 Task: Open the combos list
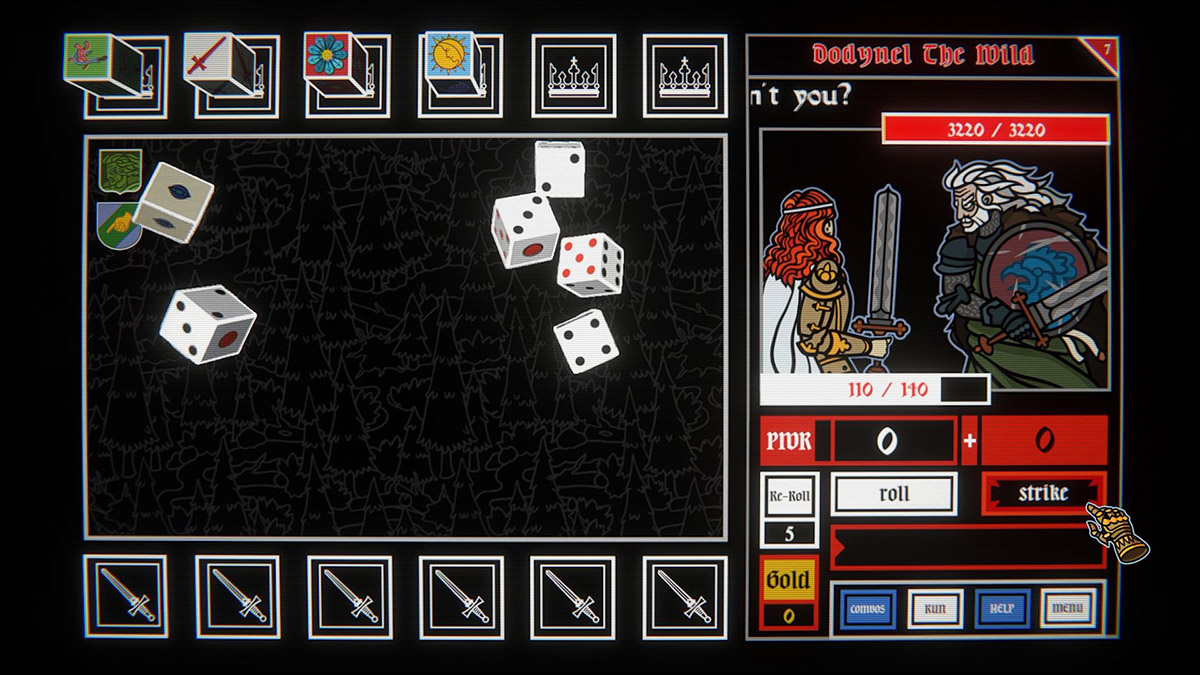tap(866, 608)
